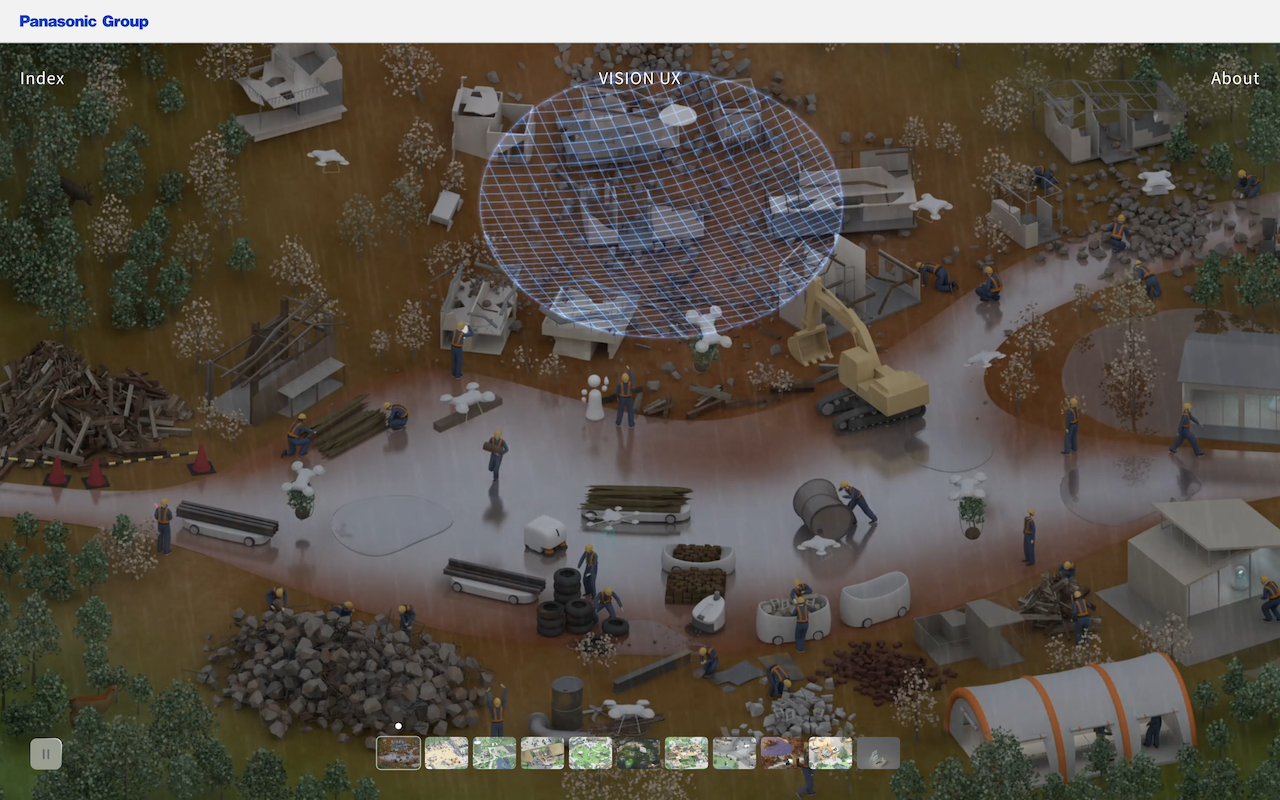Screen dimensions: 1280x800
Task: Choose the dark forest scene thumbnail
Action: coord(638,753)
